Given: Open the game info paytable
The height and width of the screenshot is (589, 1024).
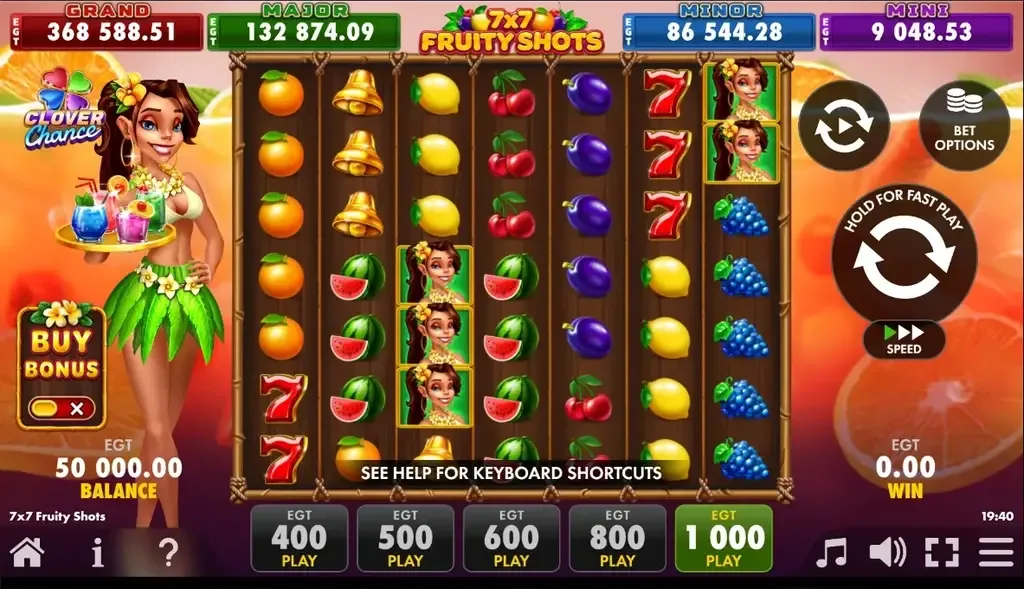Looking at the screenshot, I should tap(97, 552).
